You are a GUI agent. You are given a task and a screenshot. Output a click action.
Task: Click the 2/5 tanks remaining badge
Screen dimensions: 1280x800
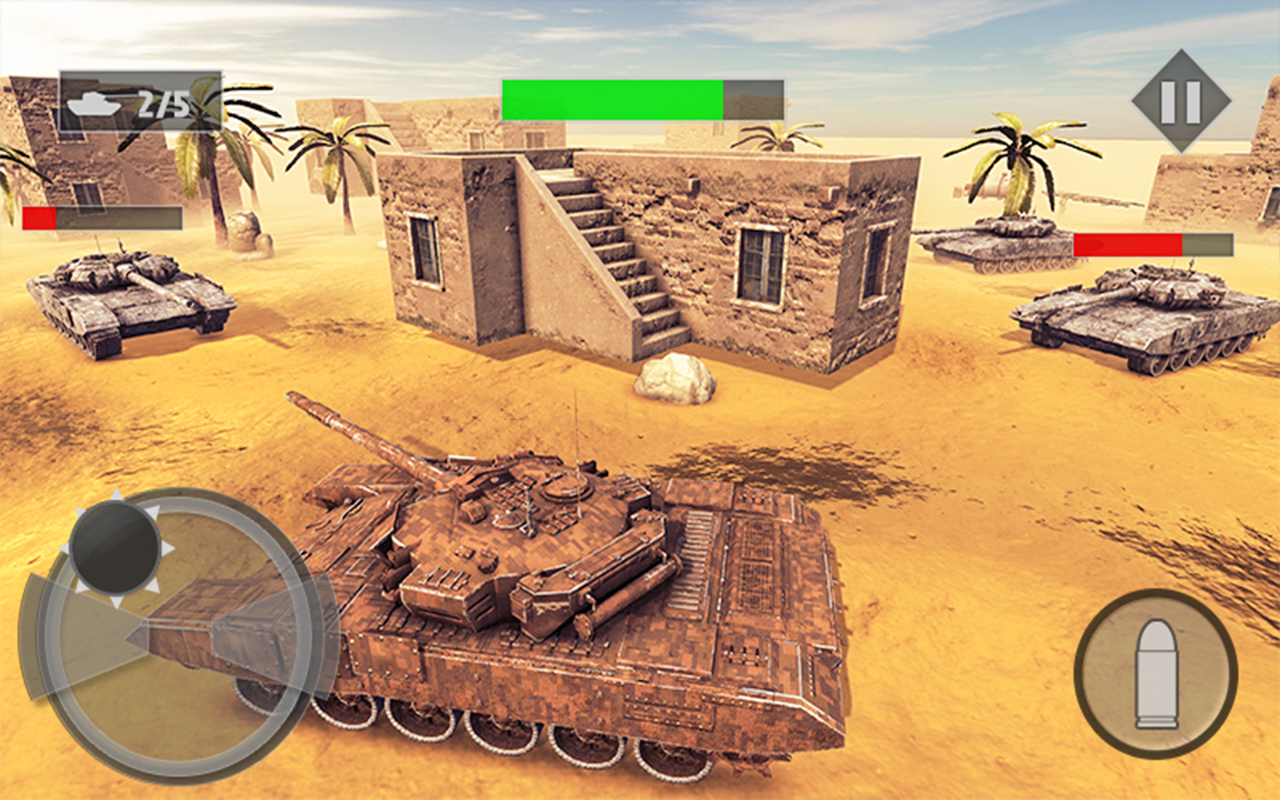(x=140, y=100)
